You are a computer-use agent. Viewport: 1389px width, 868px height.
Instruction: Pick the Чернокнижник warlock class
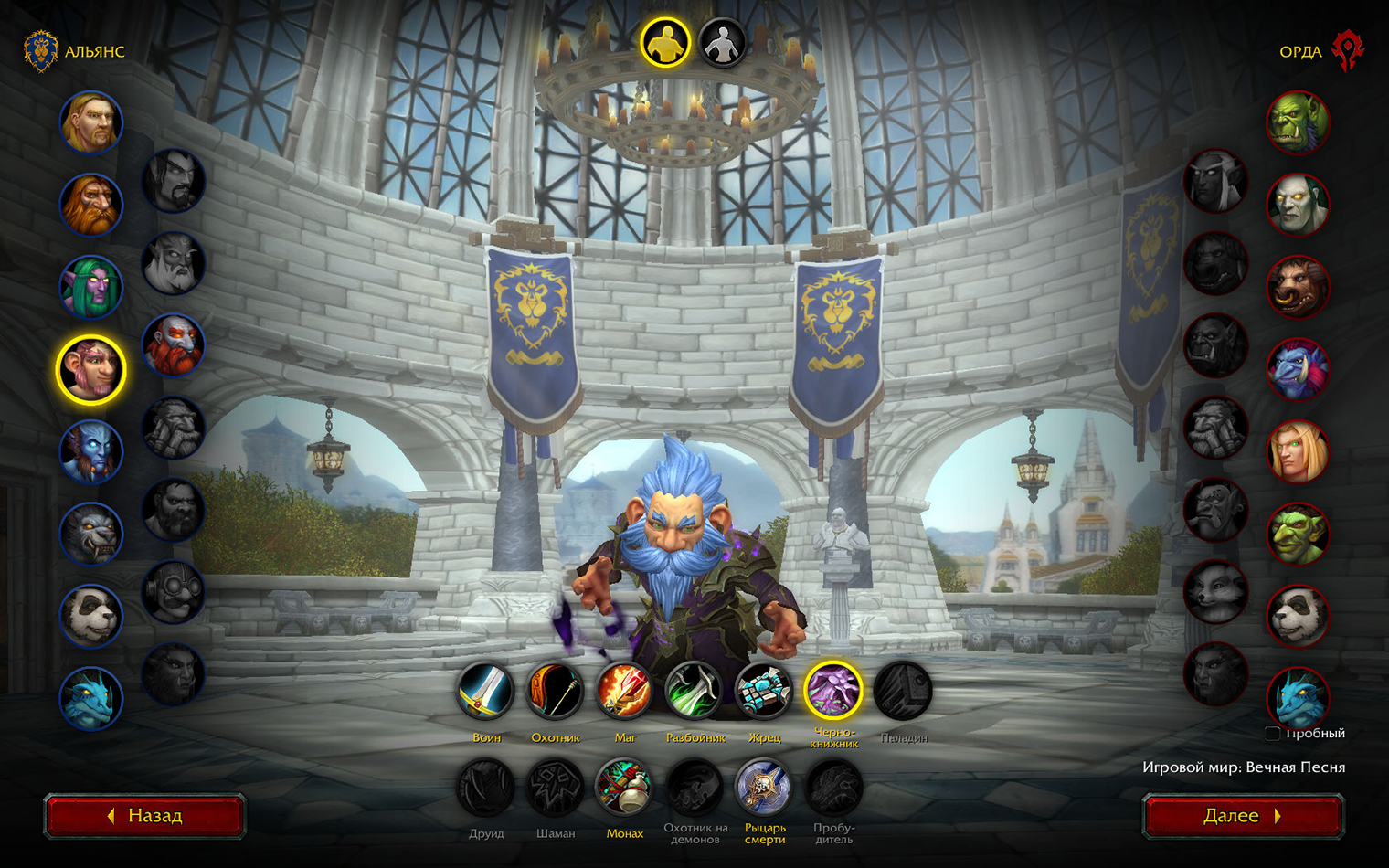click(833, 692)
